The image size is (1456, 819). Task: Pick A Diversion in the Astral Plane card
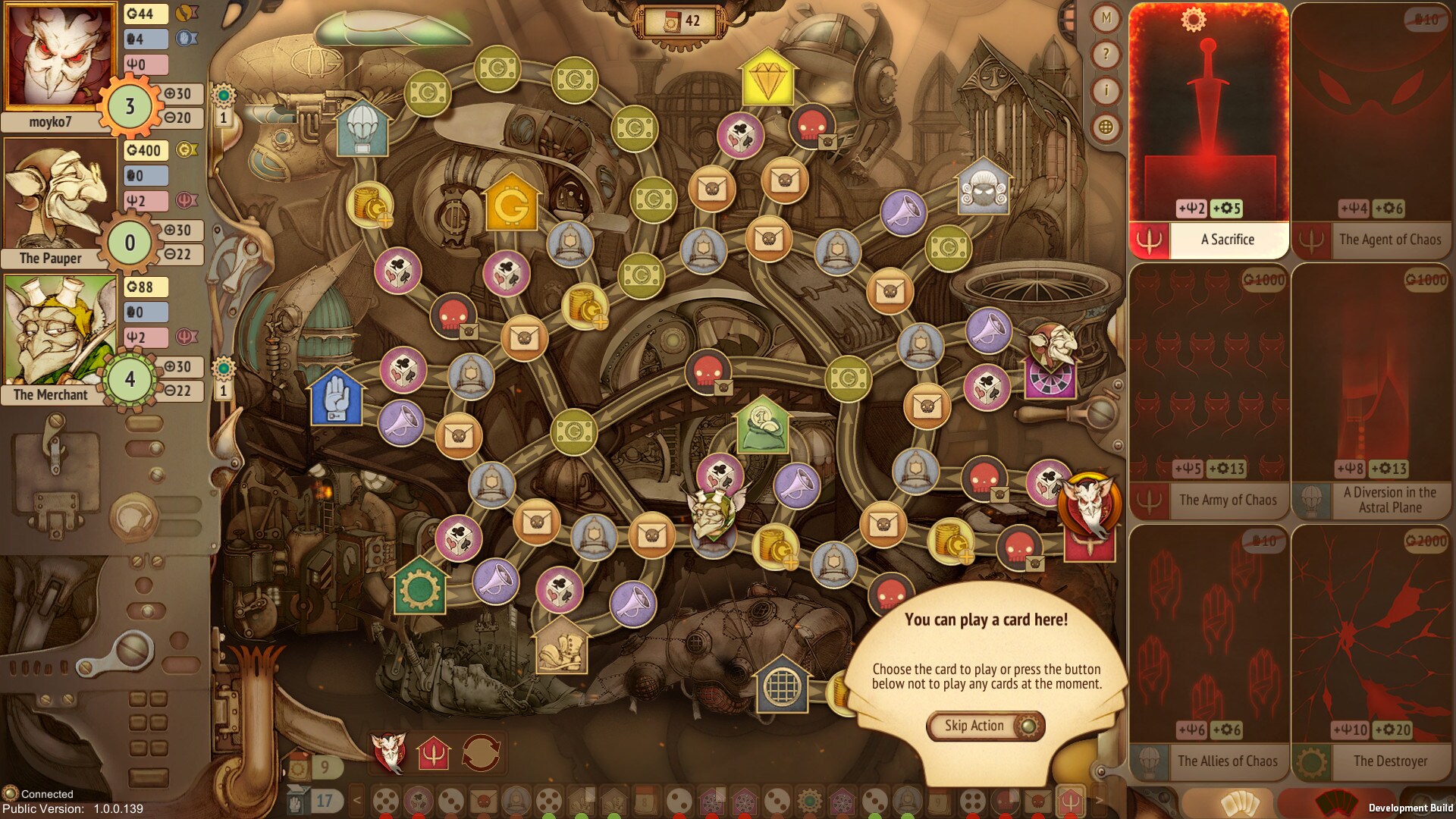1372,391
